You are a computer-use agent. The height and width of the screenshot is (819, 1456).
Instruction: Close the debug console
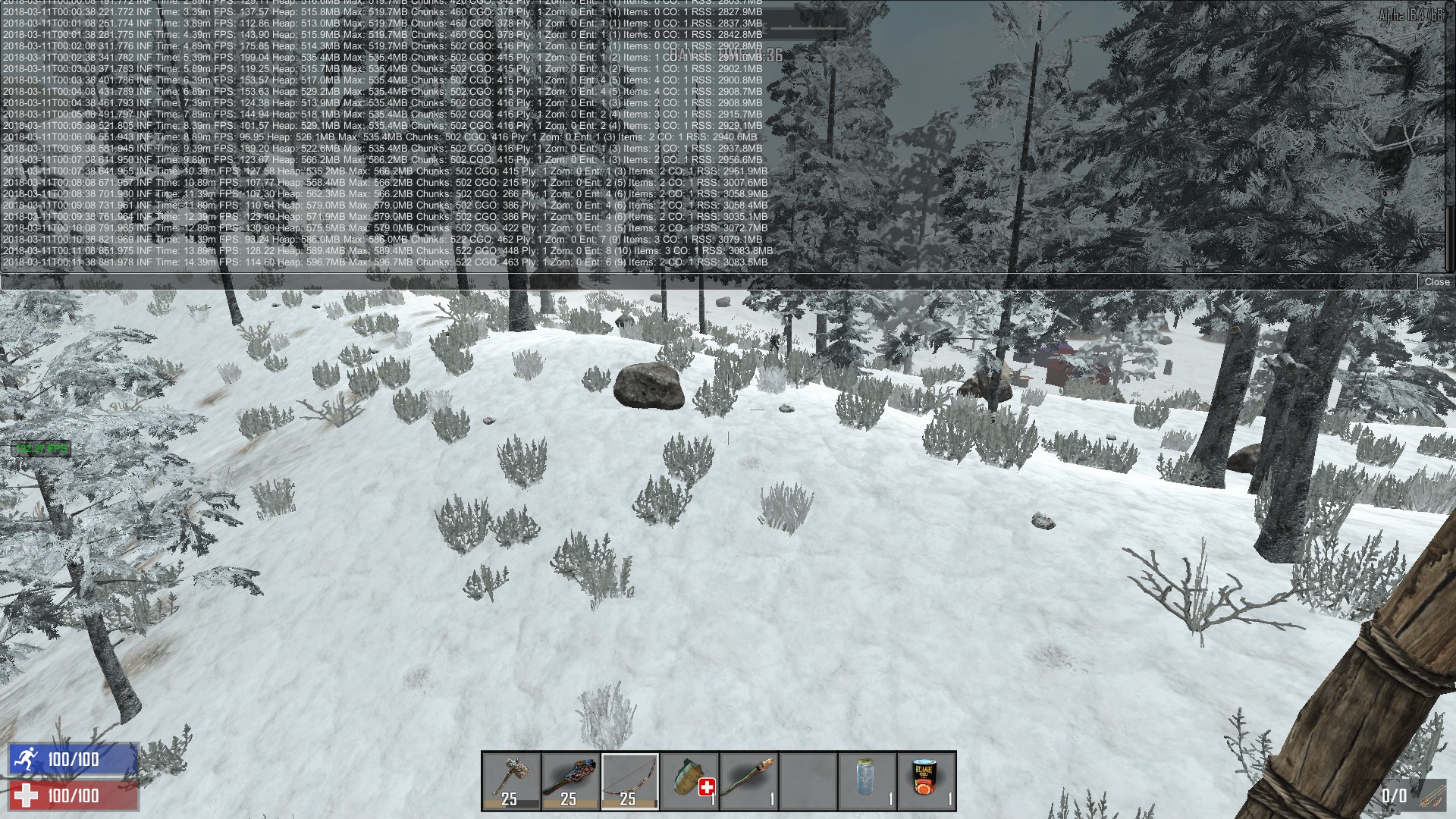[x=1436, y=282]
